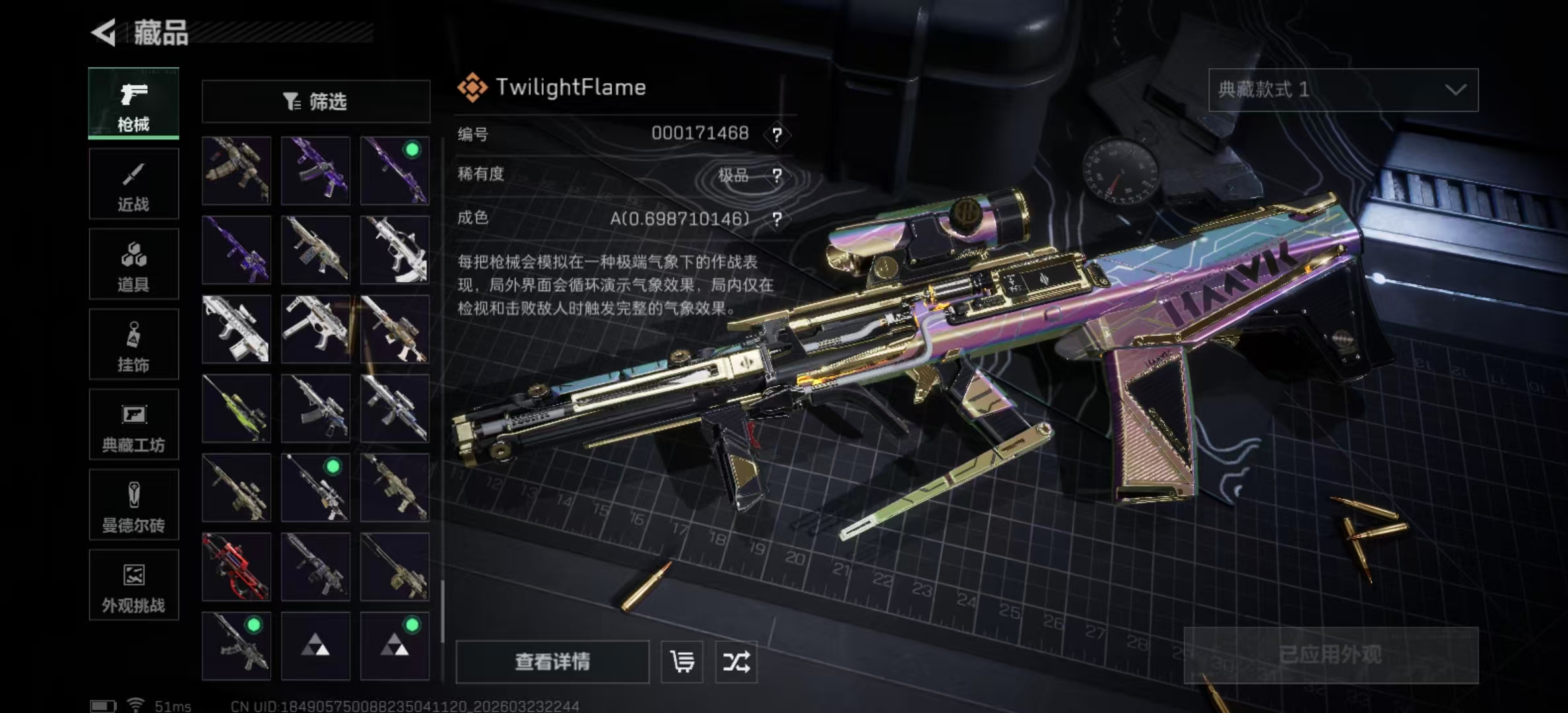Show the help tip for 编号
The image size is (1568, 713).
(x=777, y=135)
